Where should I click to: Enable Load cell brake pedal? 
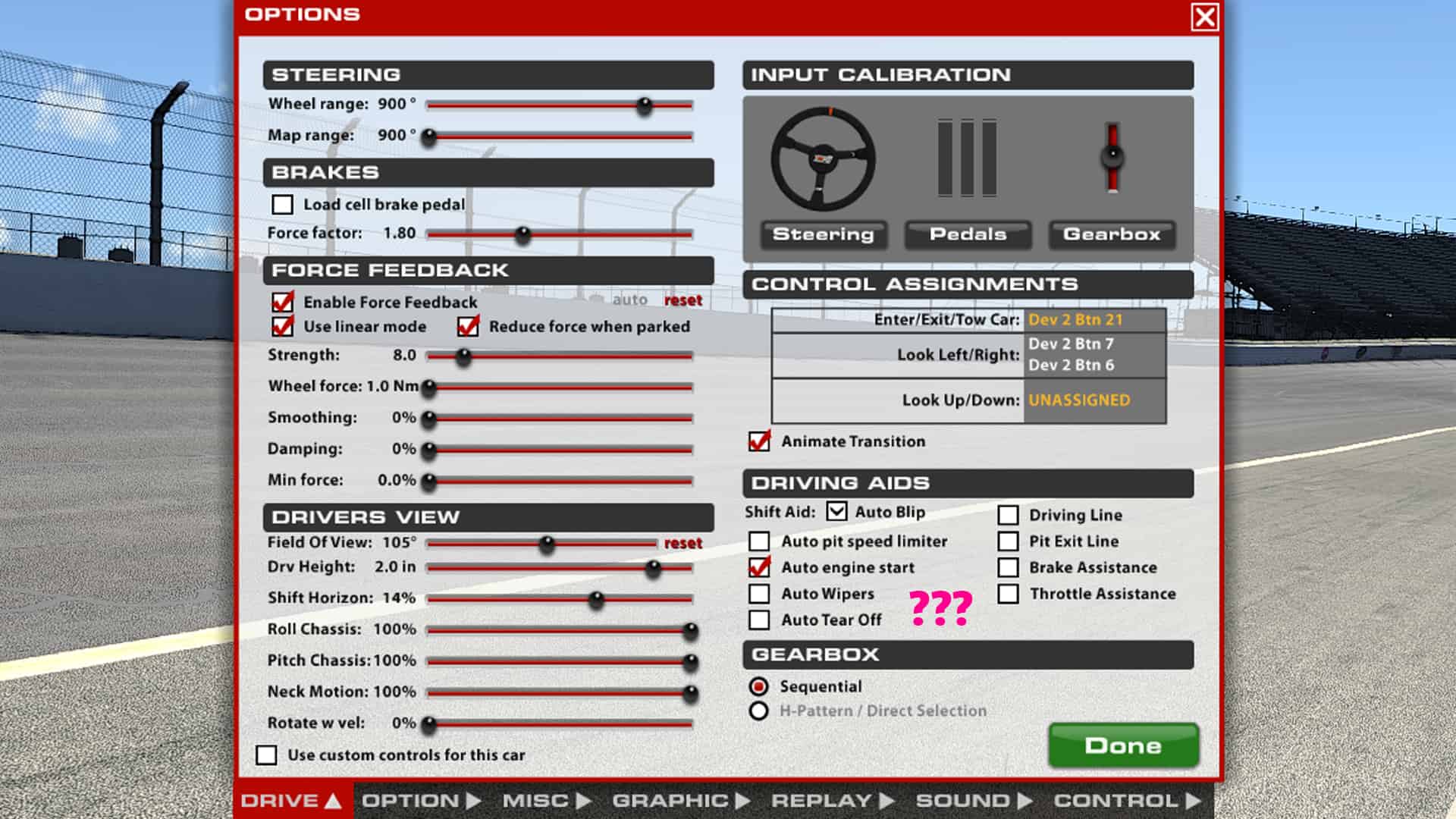tap(283, 204)
